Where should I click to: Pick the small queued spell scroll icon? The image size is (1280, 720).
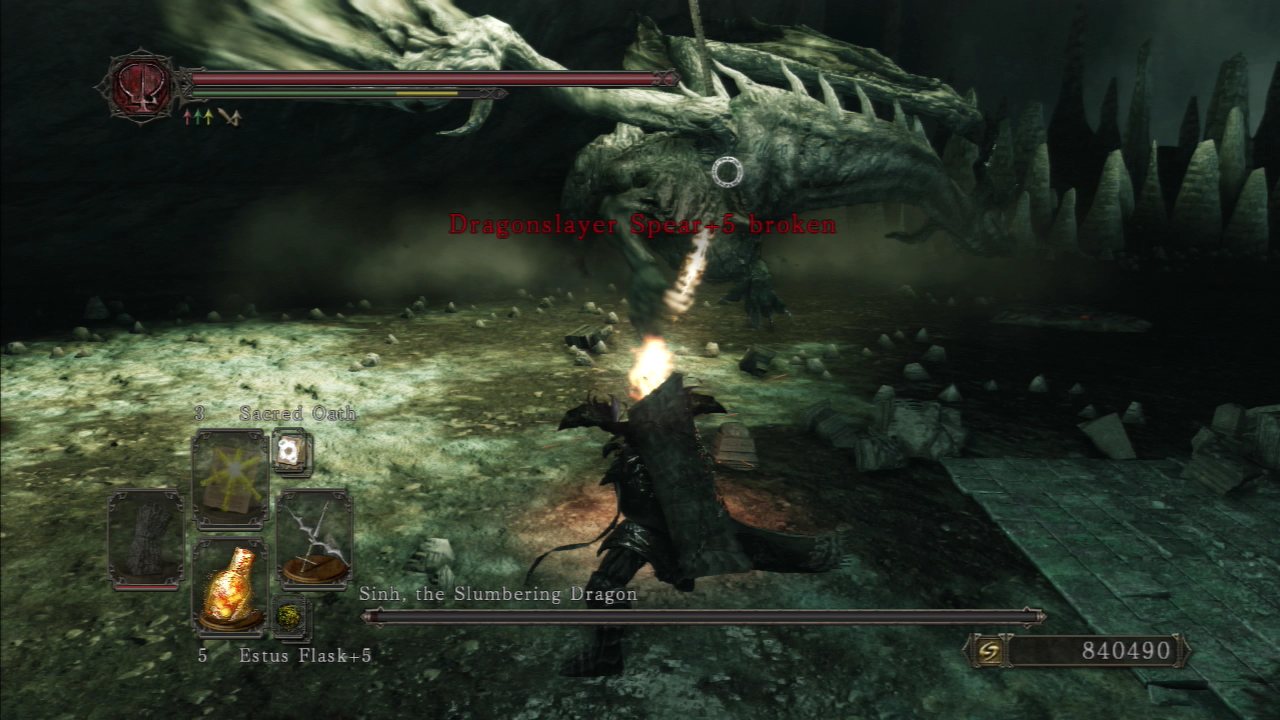[292, 452]
